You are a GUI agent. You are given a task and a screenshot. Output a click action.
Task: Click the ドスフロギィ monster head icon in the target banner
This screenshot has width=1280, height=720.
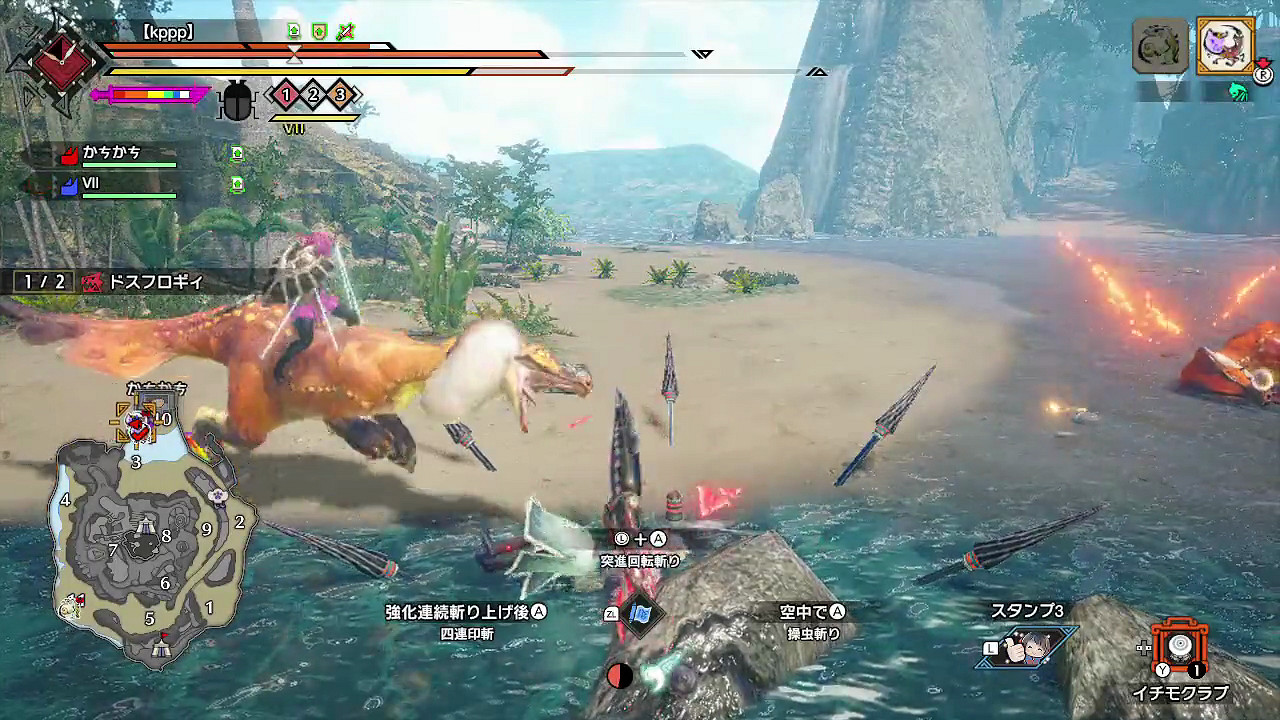[94, 283]
